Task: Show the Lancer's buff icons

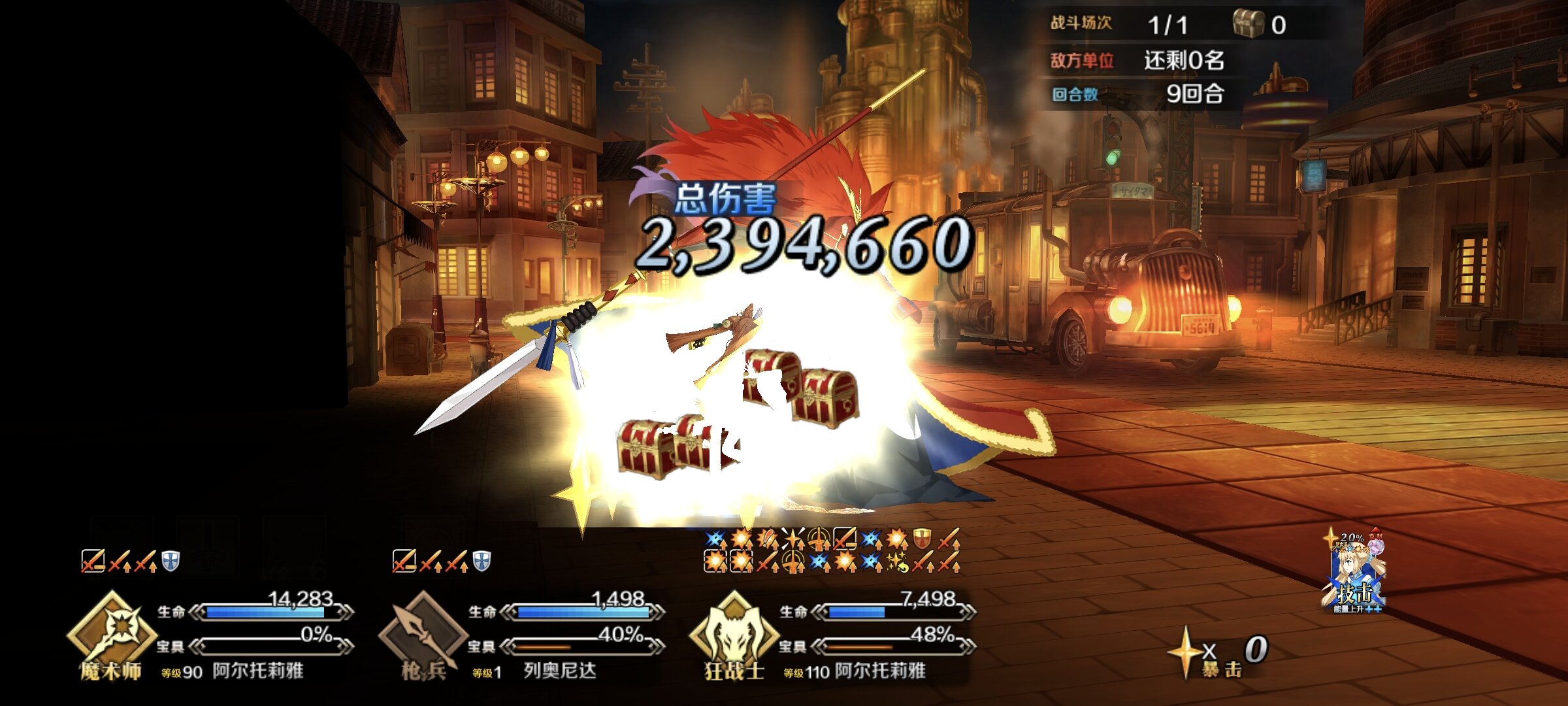Action: tap(441, 561)
